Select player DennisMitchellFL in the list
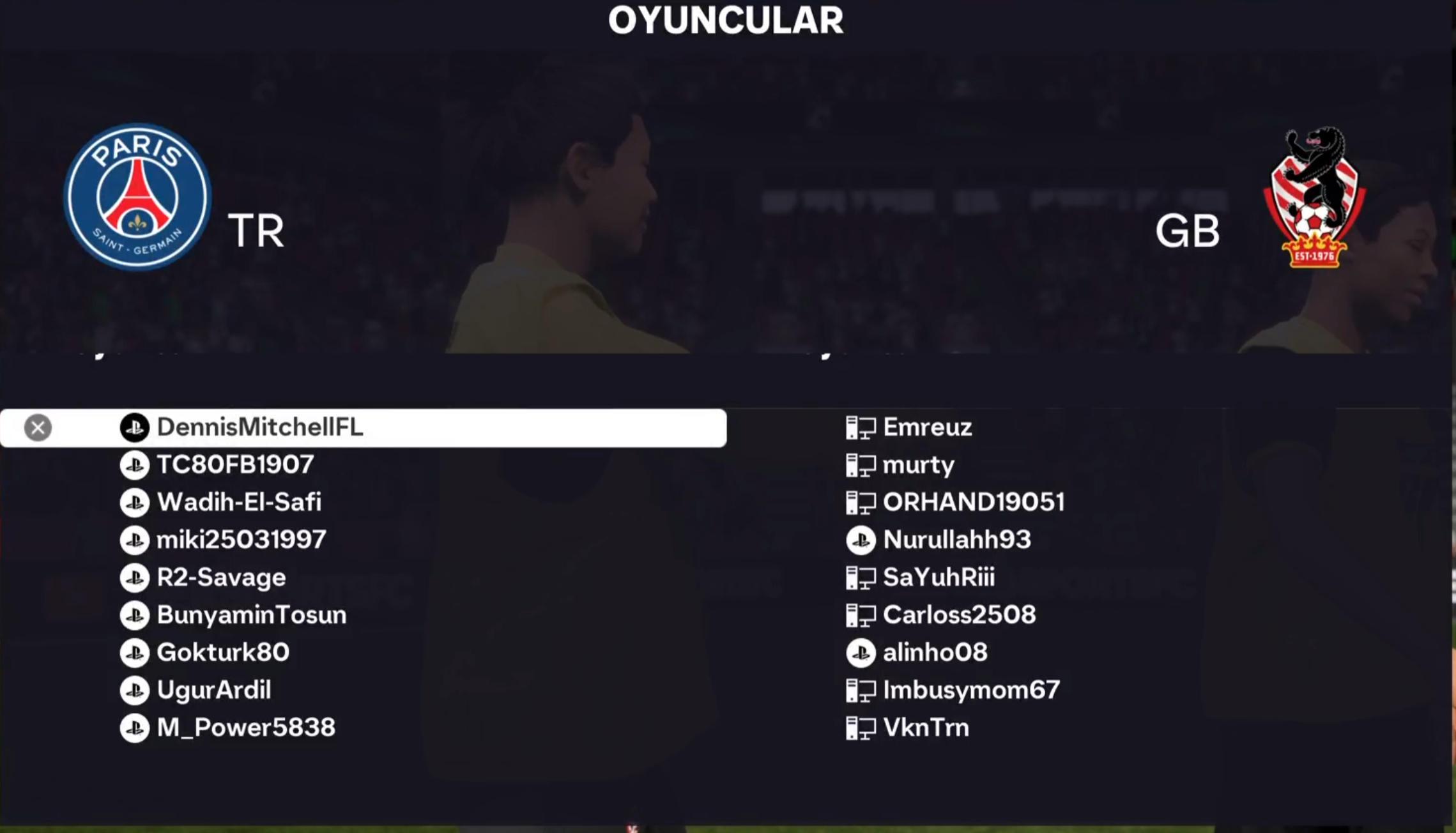This screenshot has width=1456, height=833. [259, 427]
